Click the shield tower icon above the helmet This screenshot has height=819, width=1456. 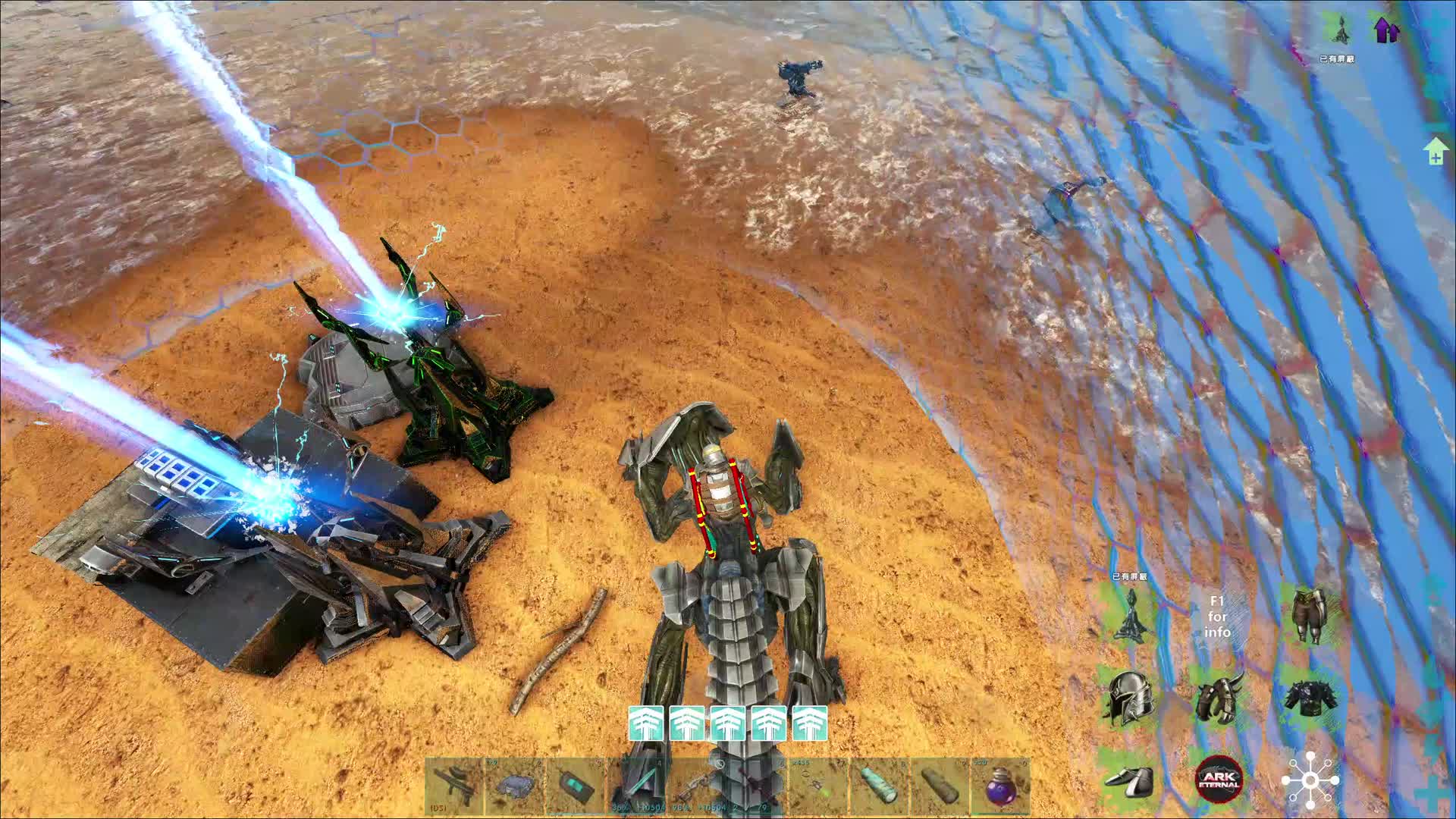(1128, 616)
